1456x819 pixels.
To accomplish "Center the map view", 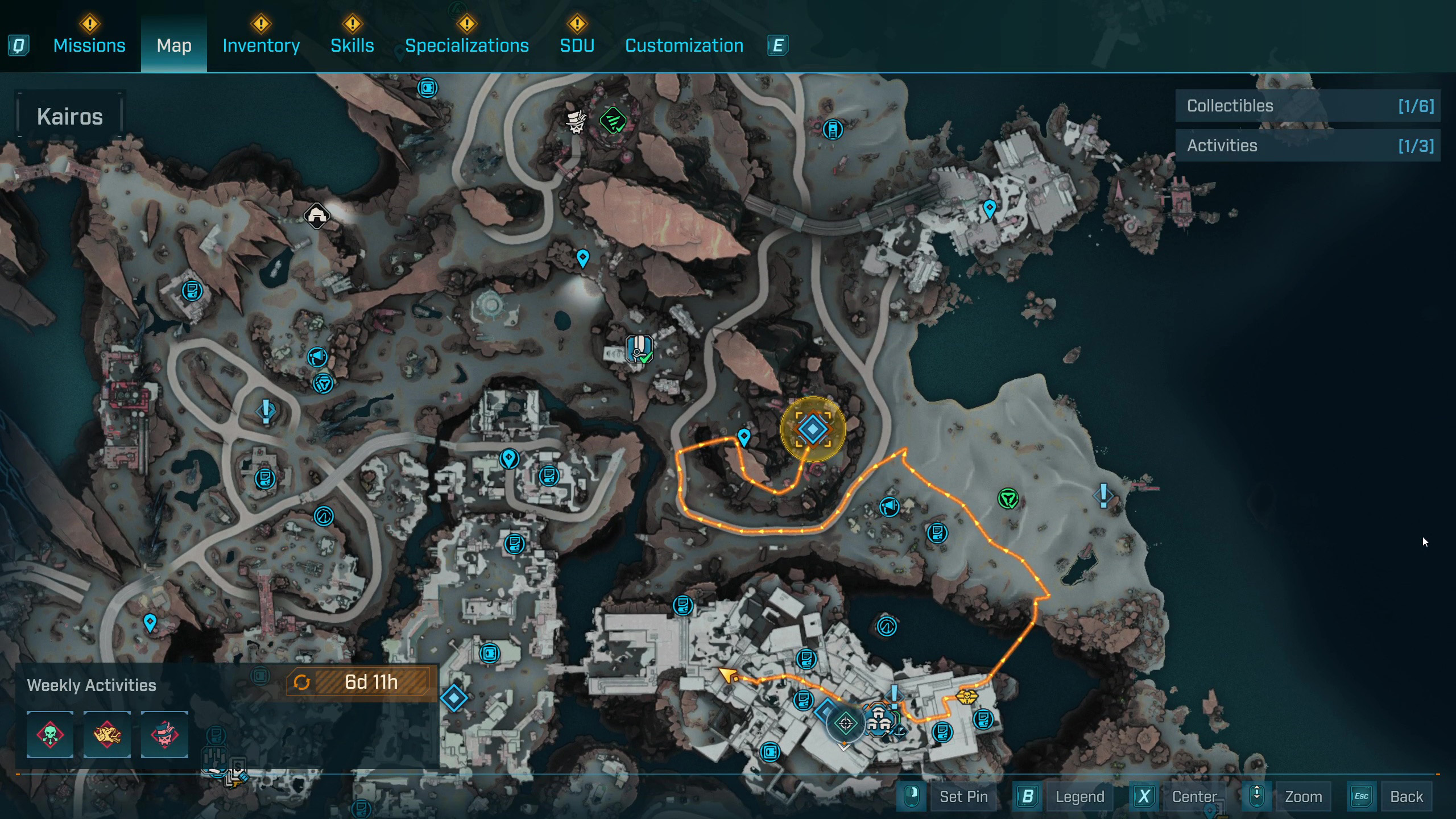I will (1194, 797).
